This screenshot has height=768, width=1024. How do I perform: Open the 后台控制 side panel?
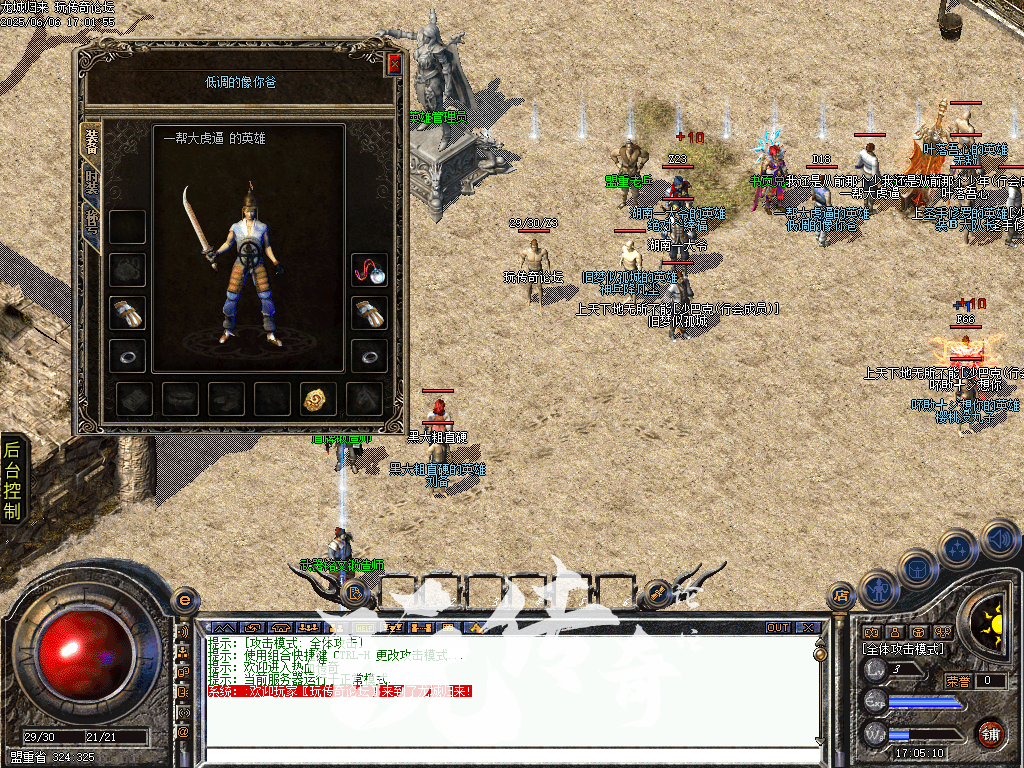[x=12, y=480]
